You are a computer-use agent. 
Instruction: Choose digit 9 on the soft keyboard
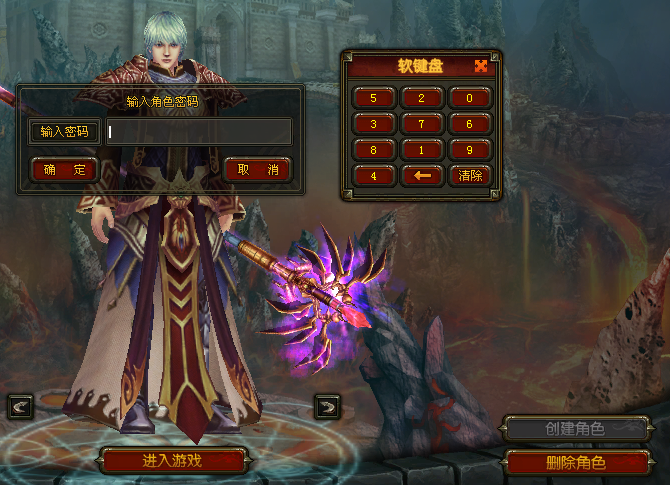pyautogui.click(x=469, y=150)
